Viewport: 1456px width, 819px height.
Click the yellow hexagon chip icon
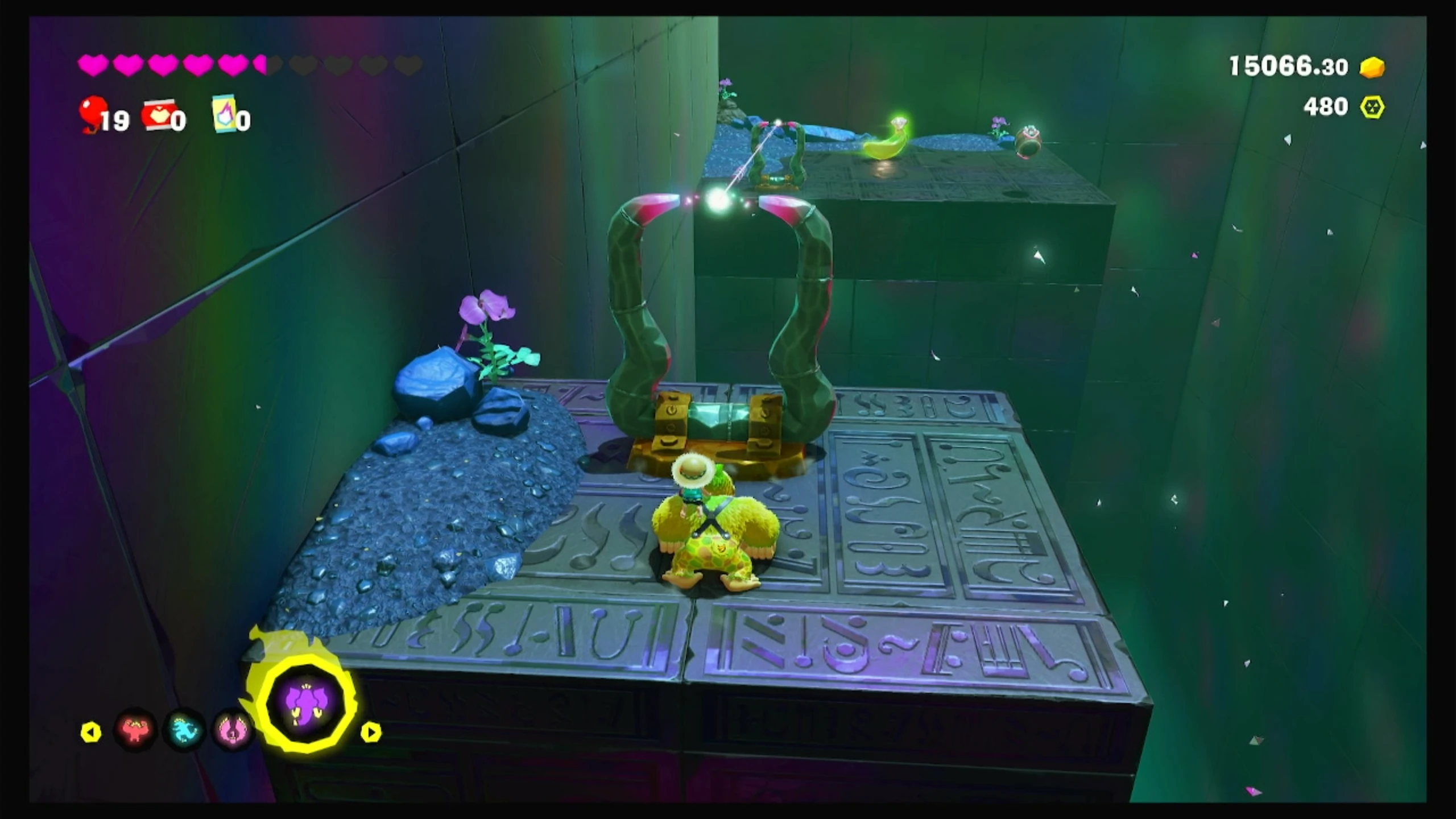click(x=1372, y=107)
